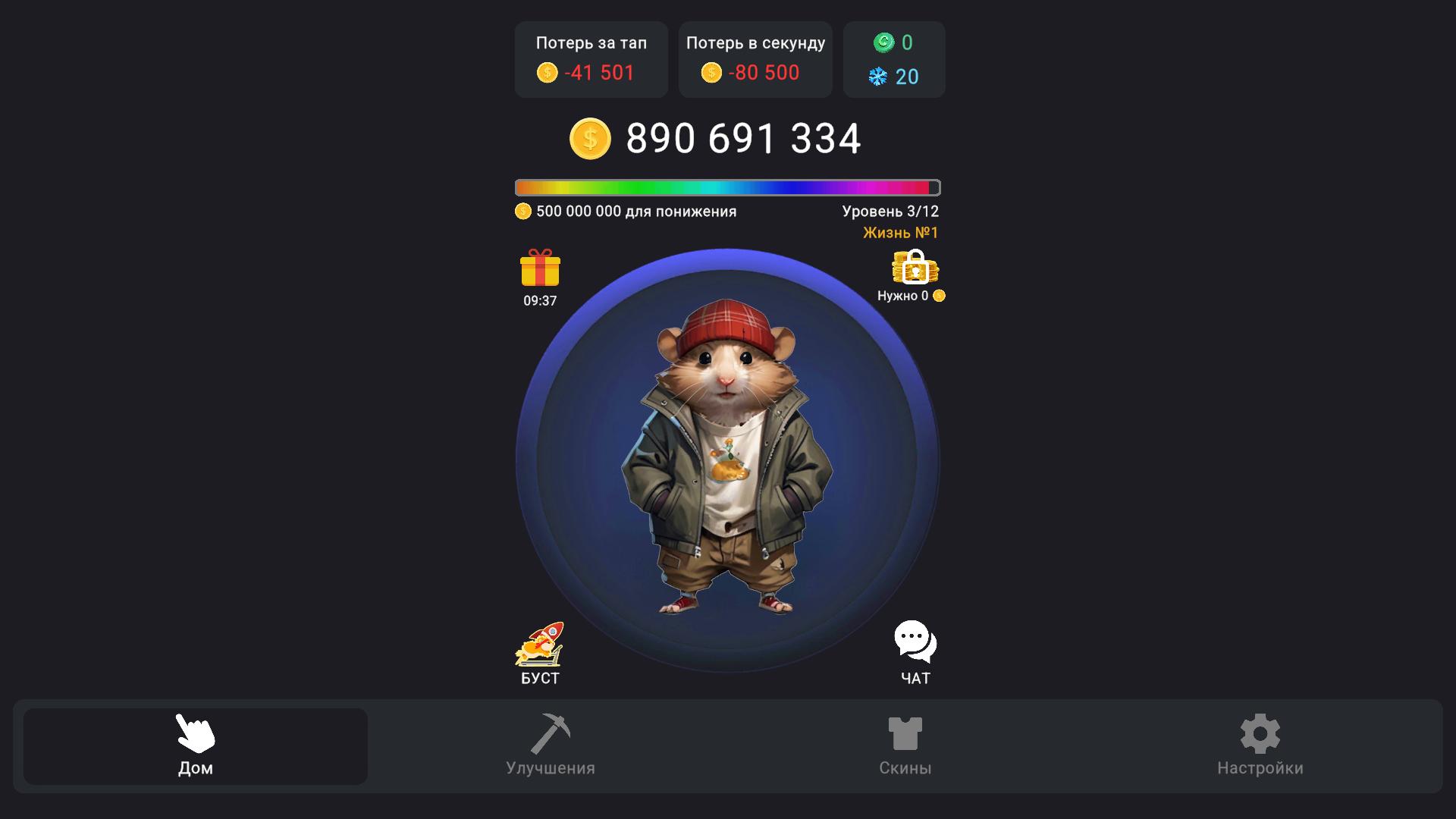Image resolution: width=1456 pixels, height=819 pixels.
Task: Open the Улучшения tab
Action: point(551,747)
